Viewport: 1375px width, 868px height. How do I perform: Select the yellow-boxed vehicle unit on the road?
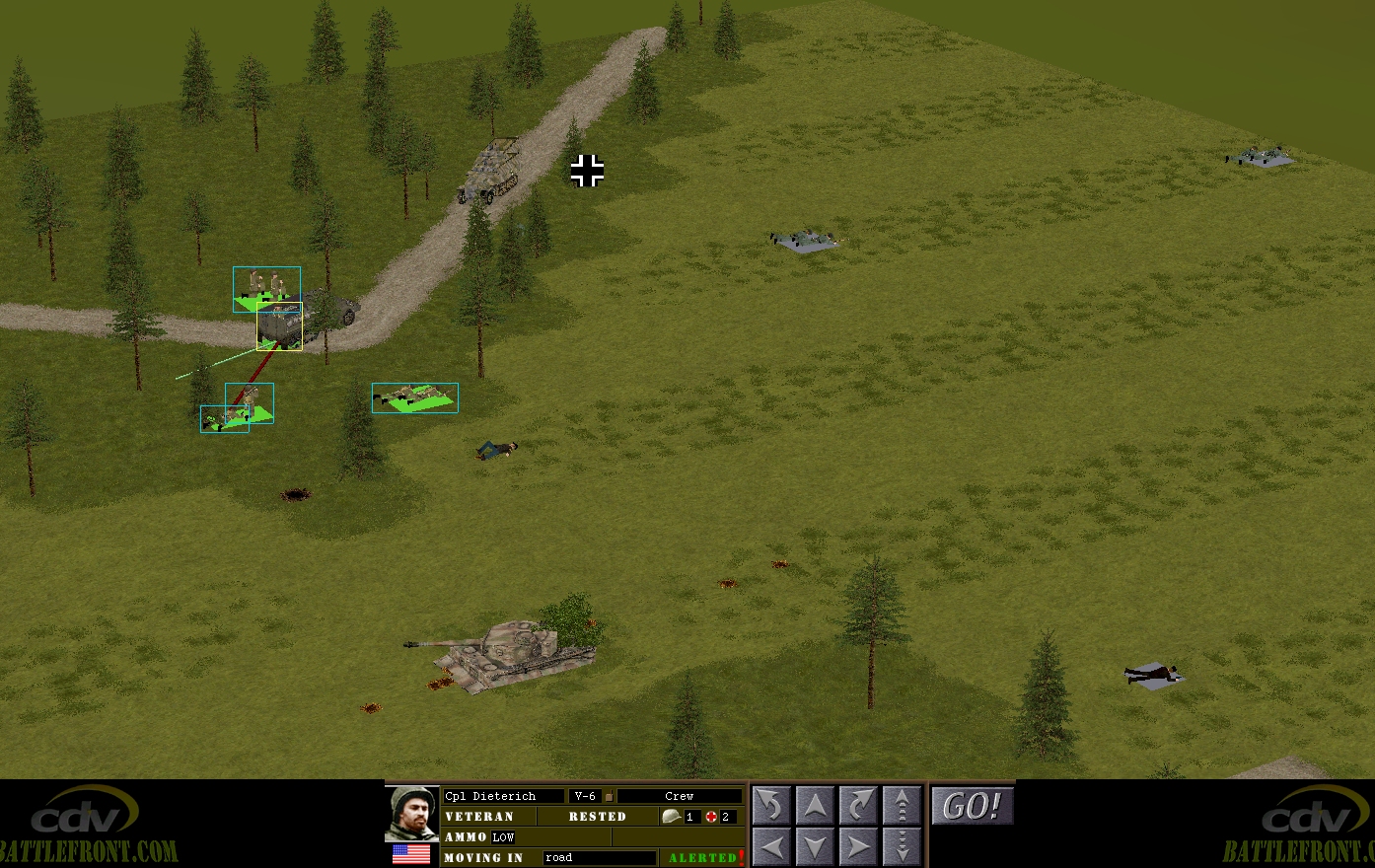280,325
